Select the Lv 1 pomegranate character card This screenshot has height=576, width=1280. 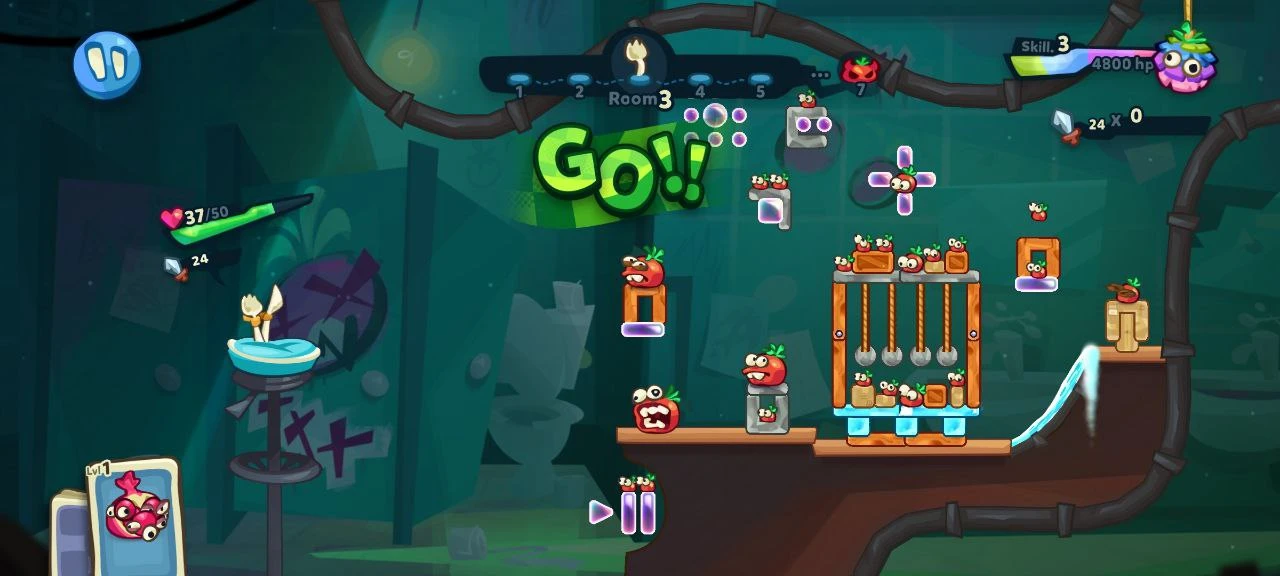[135, 517]
